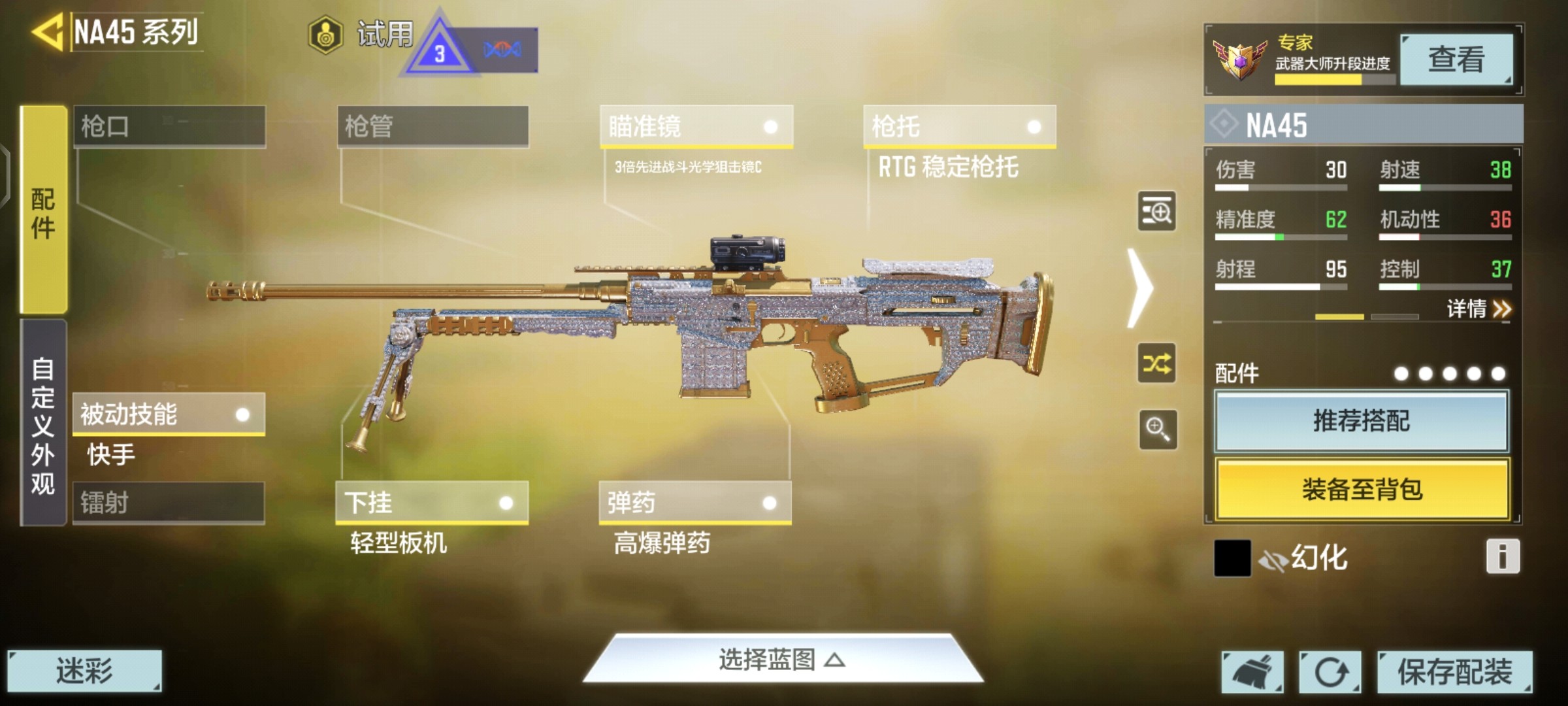Choose the 被动技能 perk slot
Viewport: 1568px width, 706px height.
[x=169, y=414]
